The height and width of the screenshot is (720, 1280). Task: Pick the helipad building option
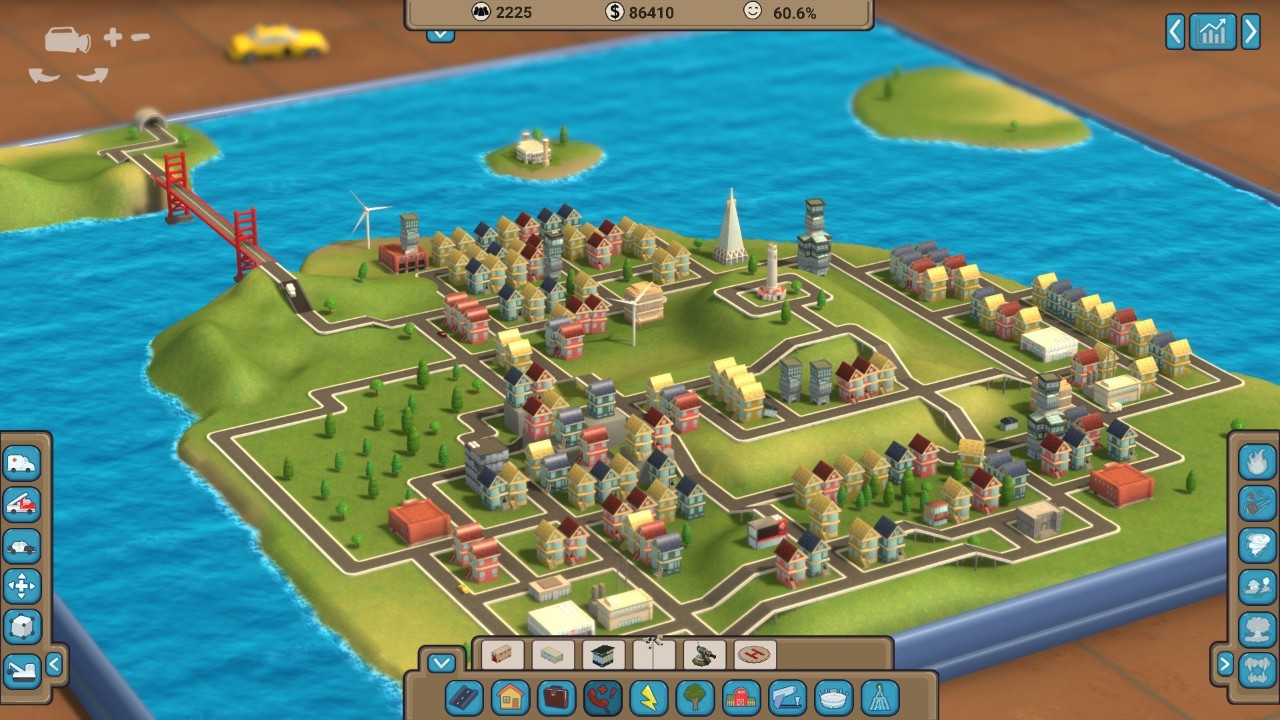(754, 656)
